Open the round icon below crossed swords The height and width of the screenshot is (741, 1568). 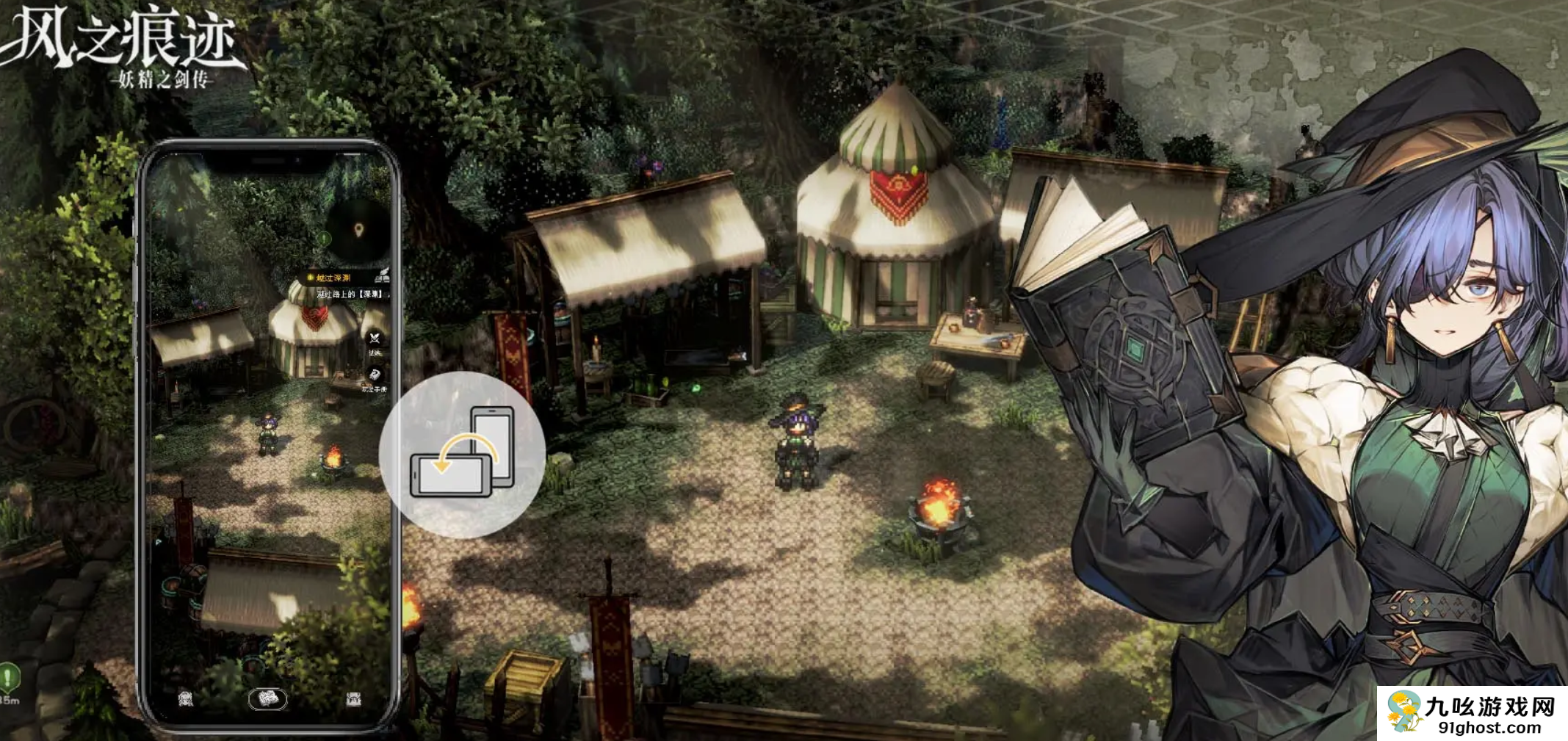click(375, 375)
